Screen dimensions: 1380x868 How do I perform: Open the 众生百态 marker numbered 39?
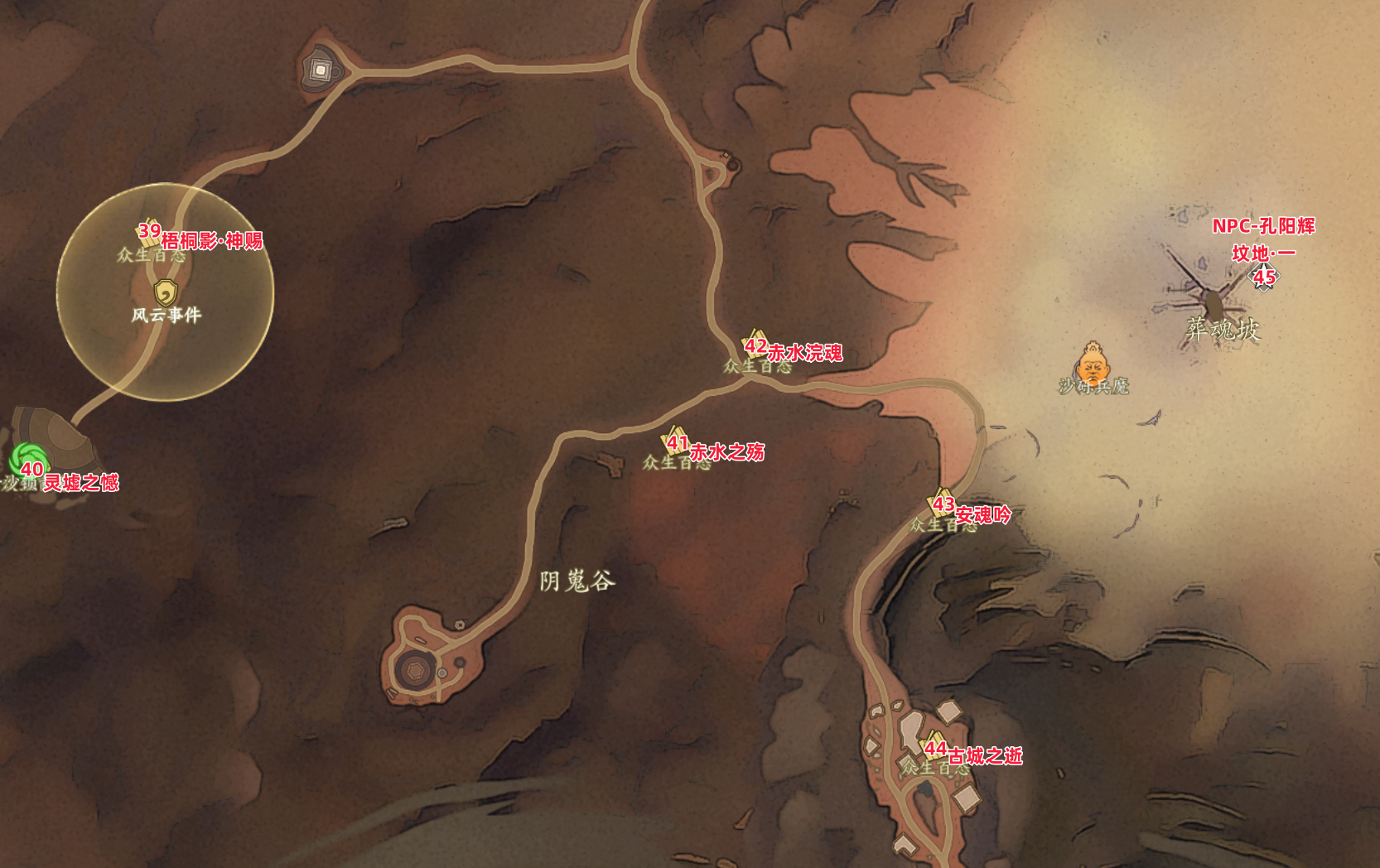pos(149,232)
